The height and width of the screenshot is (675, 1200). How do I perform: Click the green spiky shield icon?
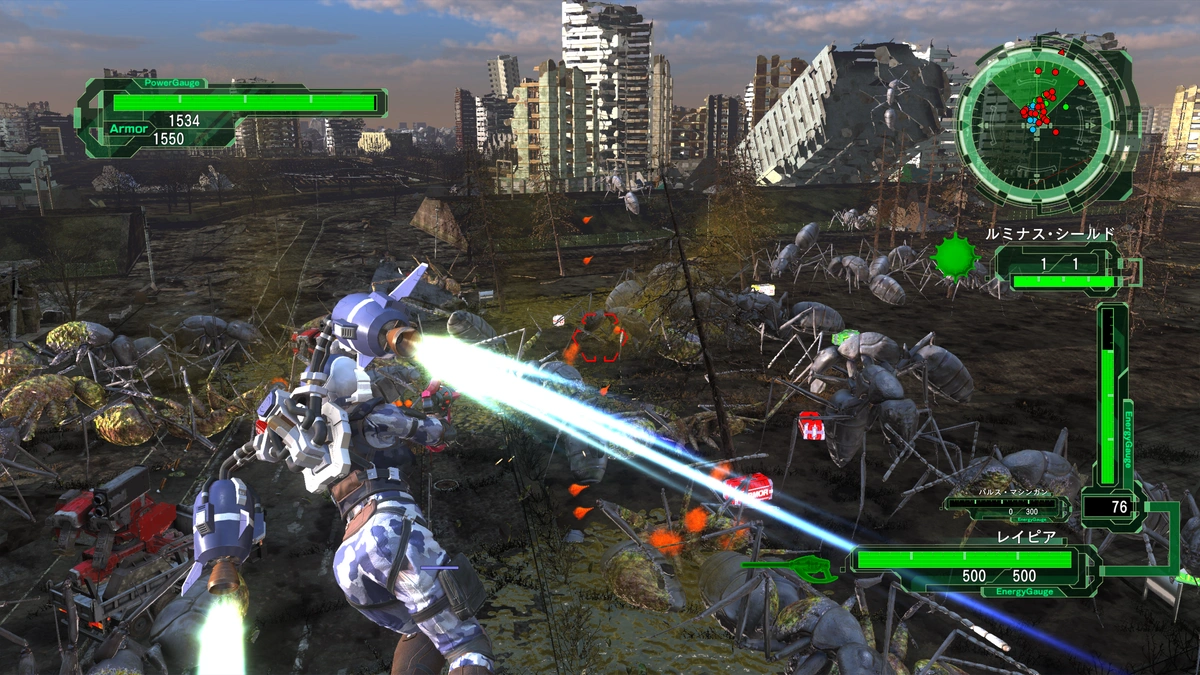pos(955,257)
